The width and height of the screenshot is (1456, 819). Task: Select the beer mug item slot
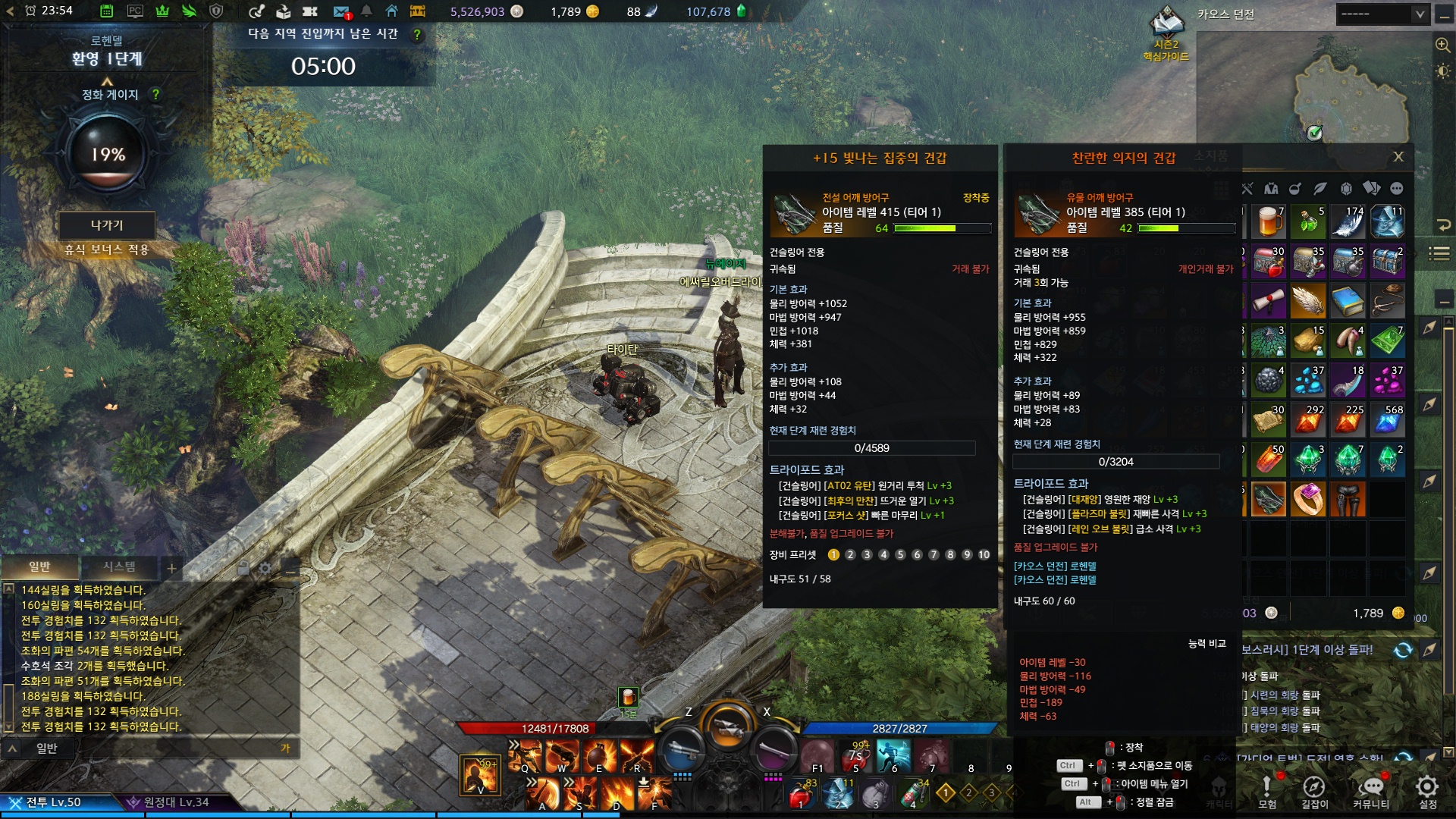(x=1269, y=222)
